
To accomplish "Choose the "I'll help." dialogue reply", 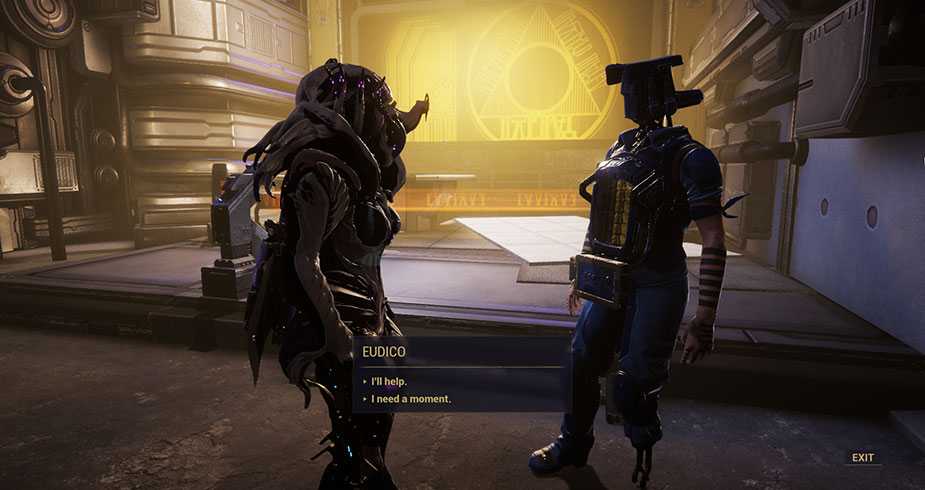I will (x=389, y=381).
